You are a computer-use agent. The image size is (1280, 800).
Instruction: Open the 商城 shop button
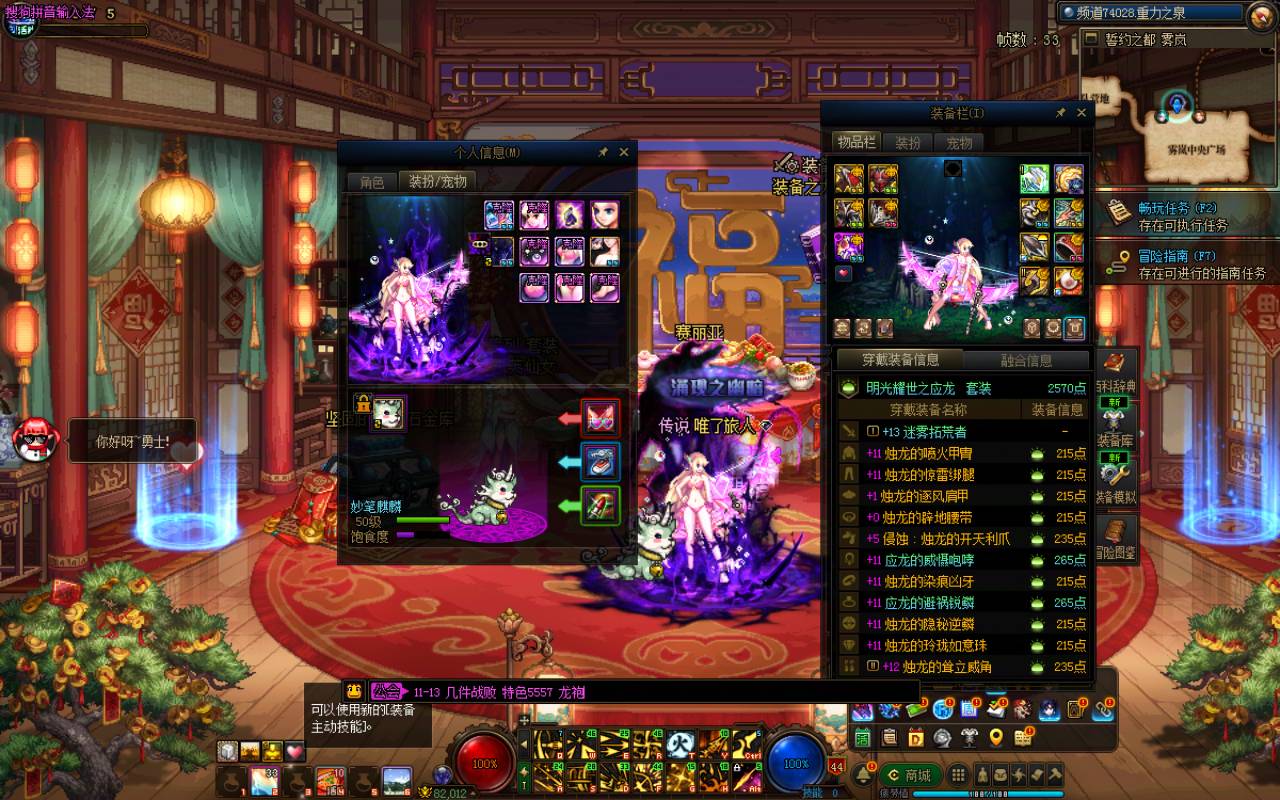tap(908, 775)
